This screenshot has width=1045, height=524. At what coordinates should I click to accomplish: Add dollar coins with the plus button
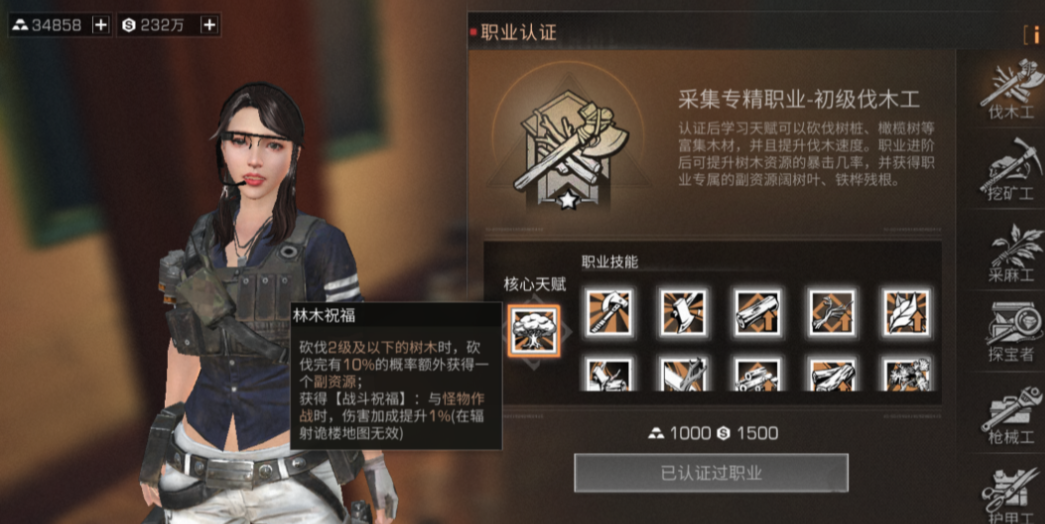click(209, 26)
